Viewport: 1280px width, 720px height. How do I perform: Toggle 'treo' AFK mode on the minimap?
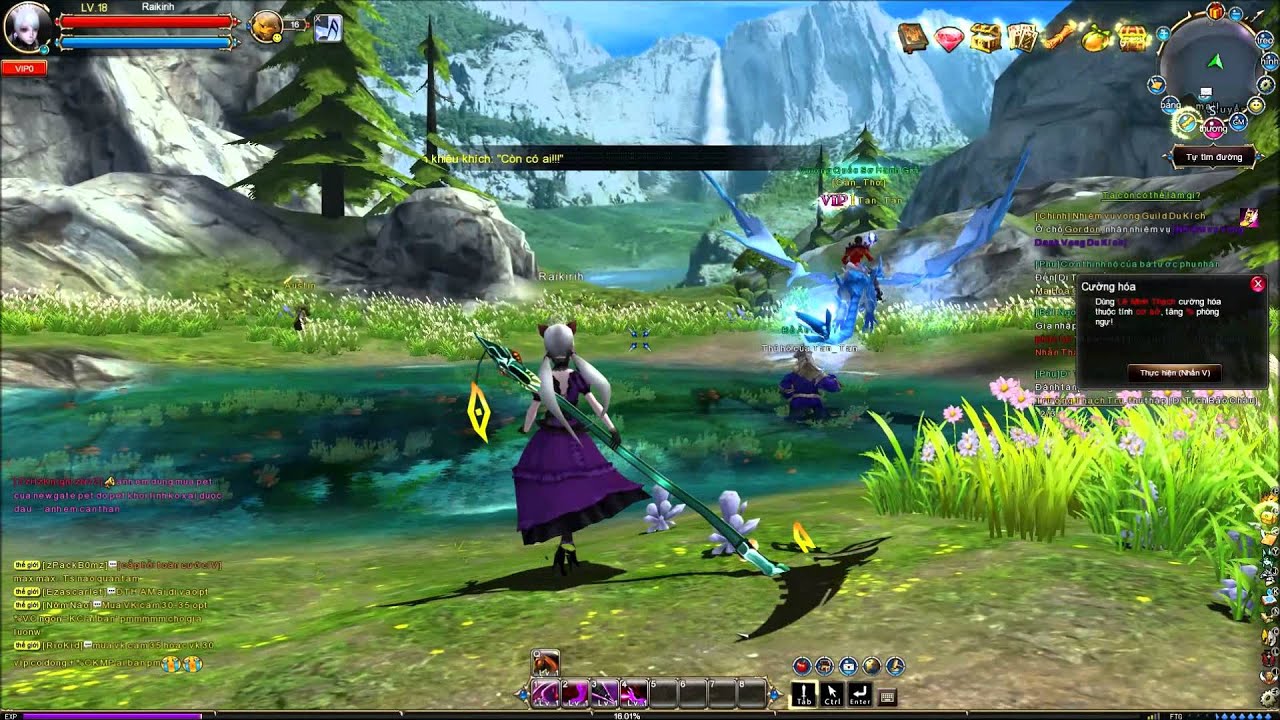(1264, 40)
